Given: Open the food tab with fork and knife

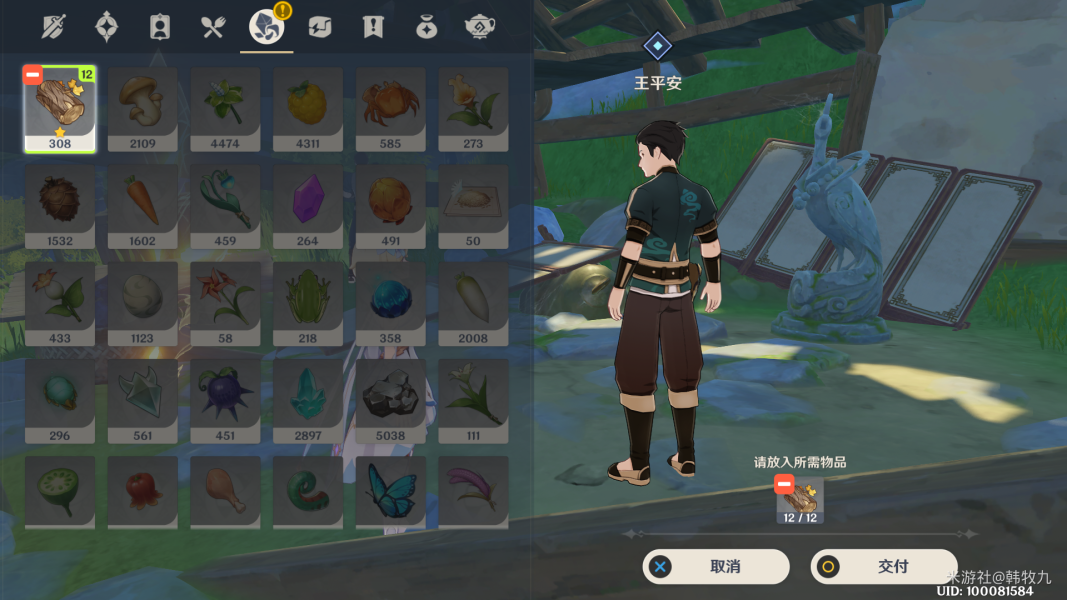Looking at the screenshot, I should click(x=213, y=27).
